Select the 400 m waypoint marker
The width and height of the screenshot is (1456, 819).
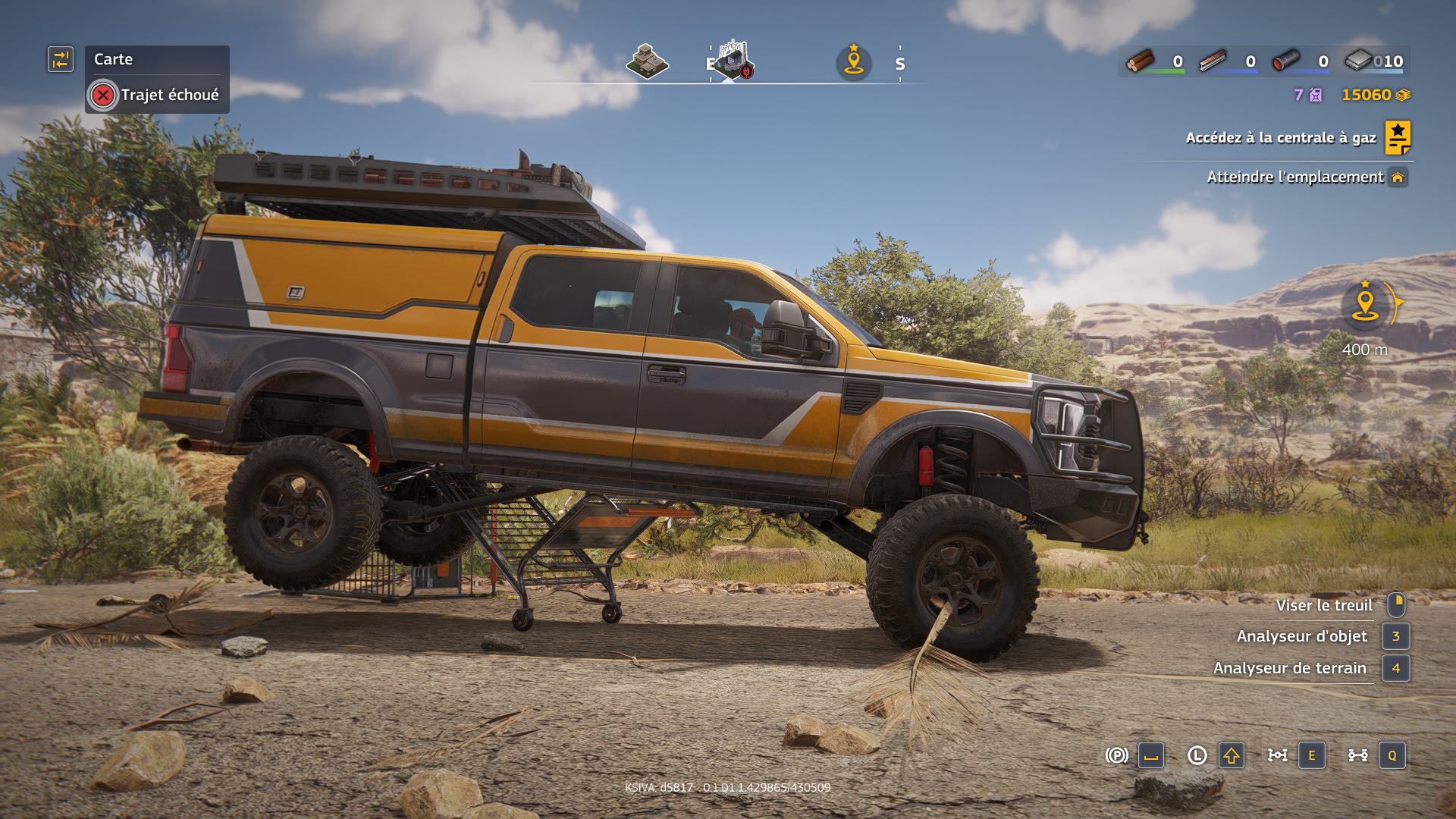tap(1365, 306)
